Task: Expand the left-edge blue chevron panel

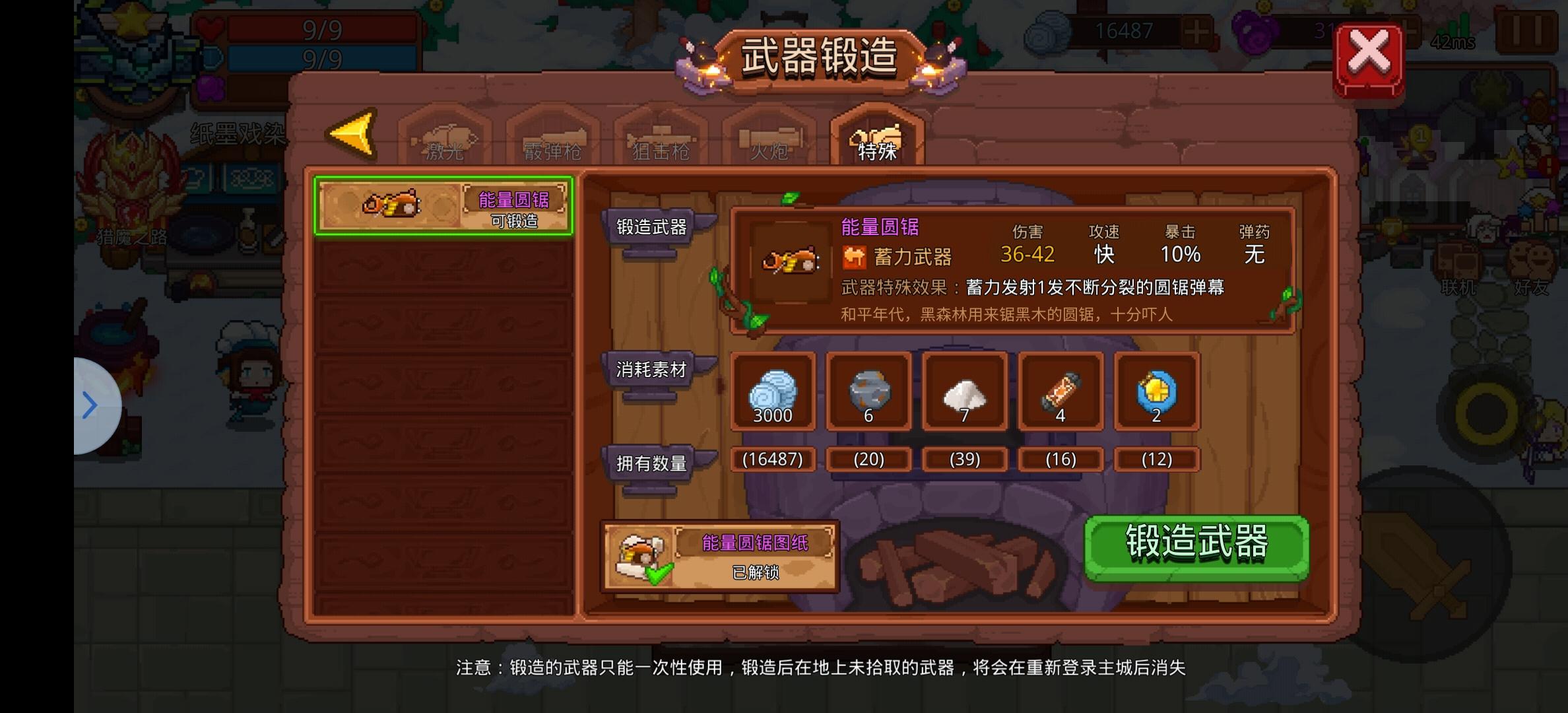Action: 90,405
